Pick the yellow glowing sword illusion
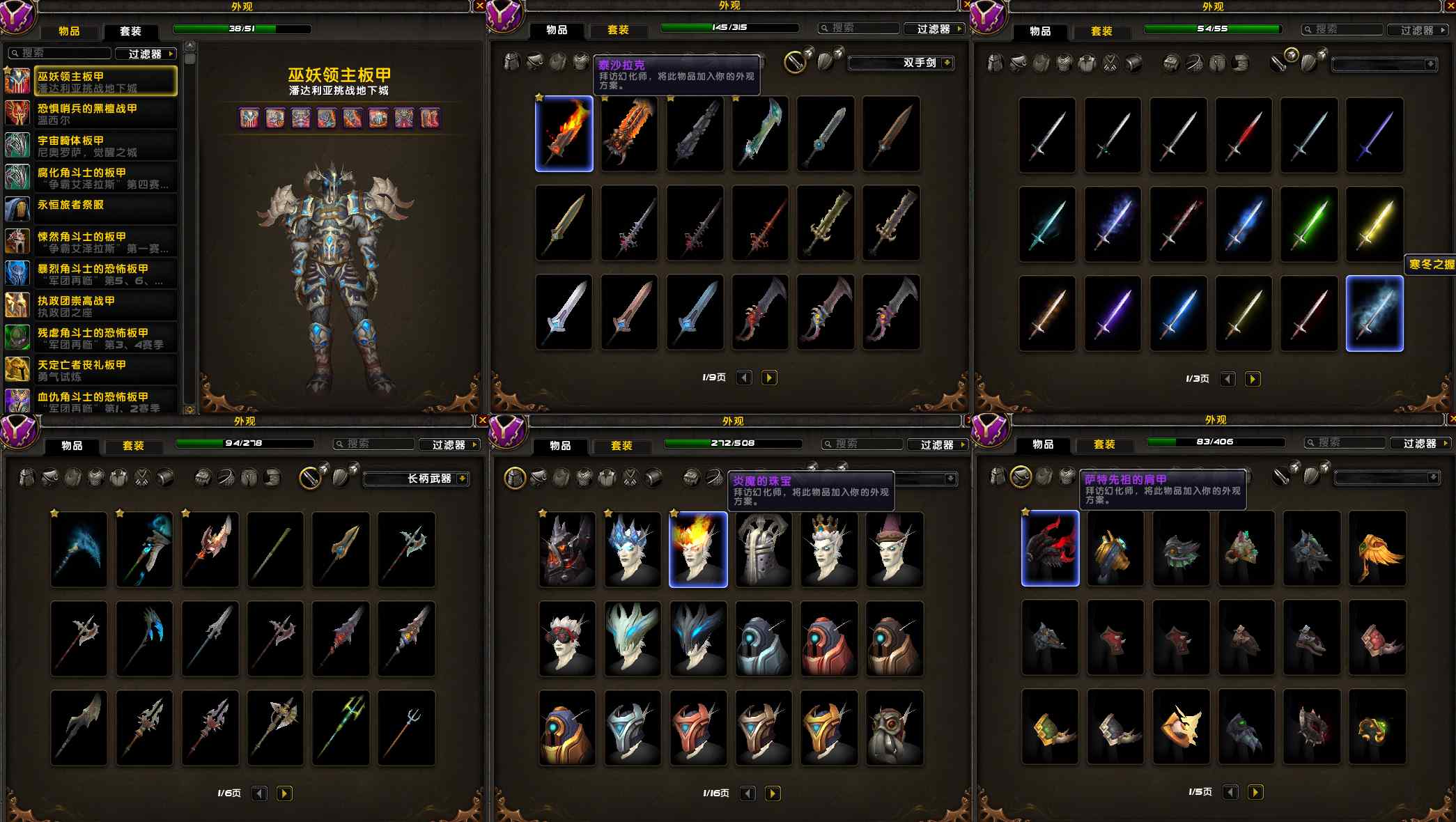The height and width of the screenshot is (822, 1456). (x=1374, y=224)
